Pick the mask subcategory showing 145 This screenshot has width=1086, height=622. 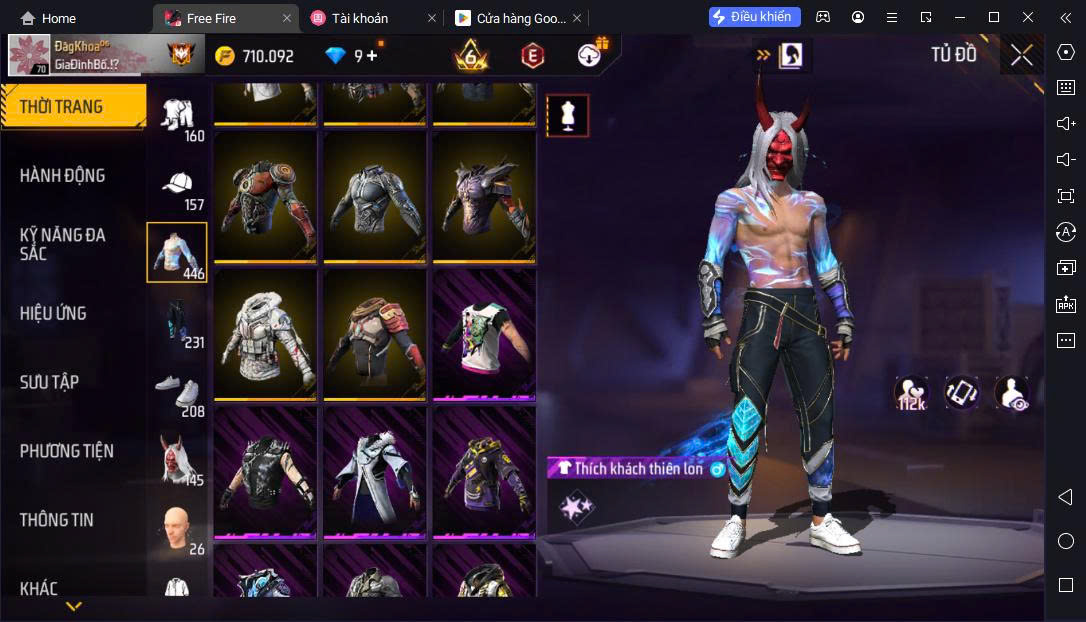(x=178, y=461)
